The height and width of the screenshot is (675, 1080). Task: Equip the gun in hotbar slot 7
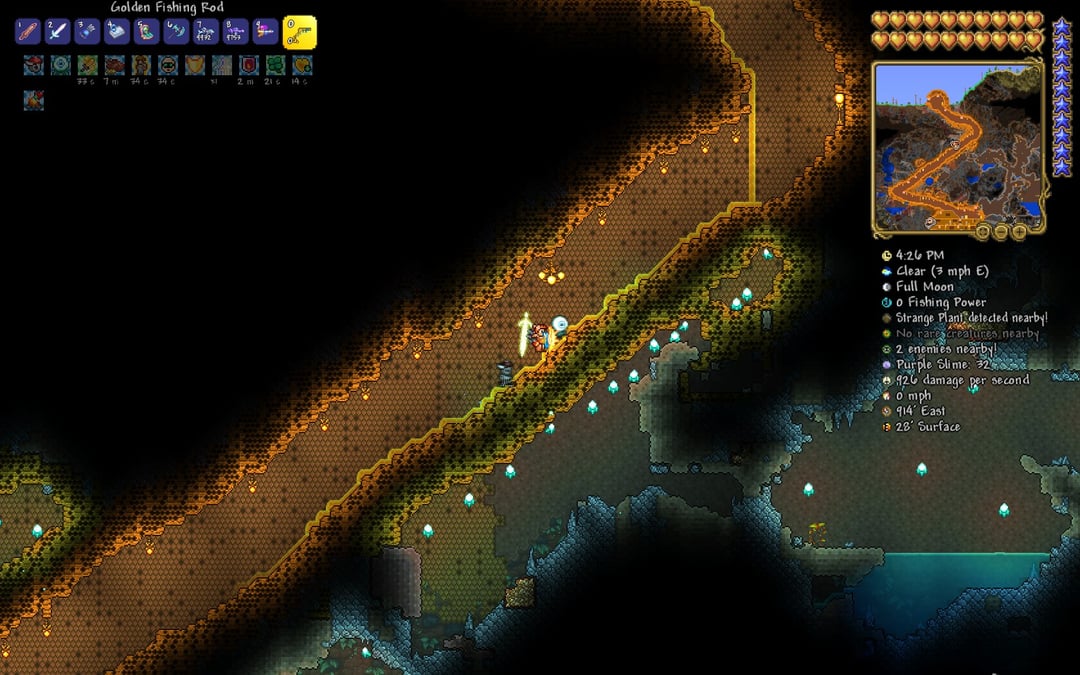pos(206,31)
